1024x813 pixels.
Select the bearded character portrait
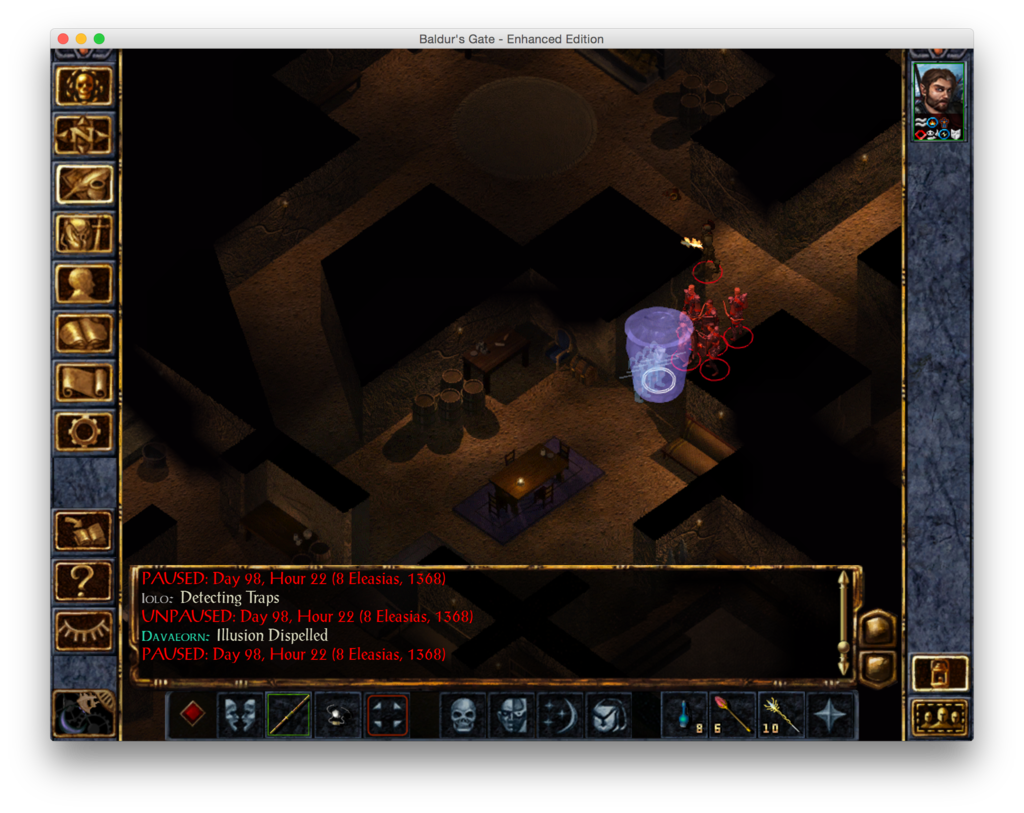point(939,100)
